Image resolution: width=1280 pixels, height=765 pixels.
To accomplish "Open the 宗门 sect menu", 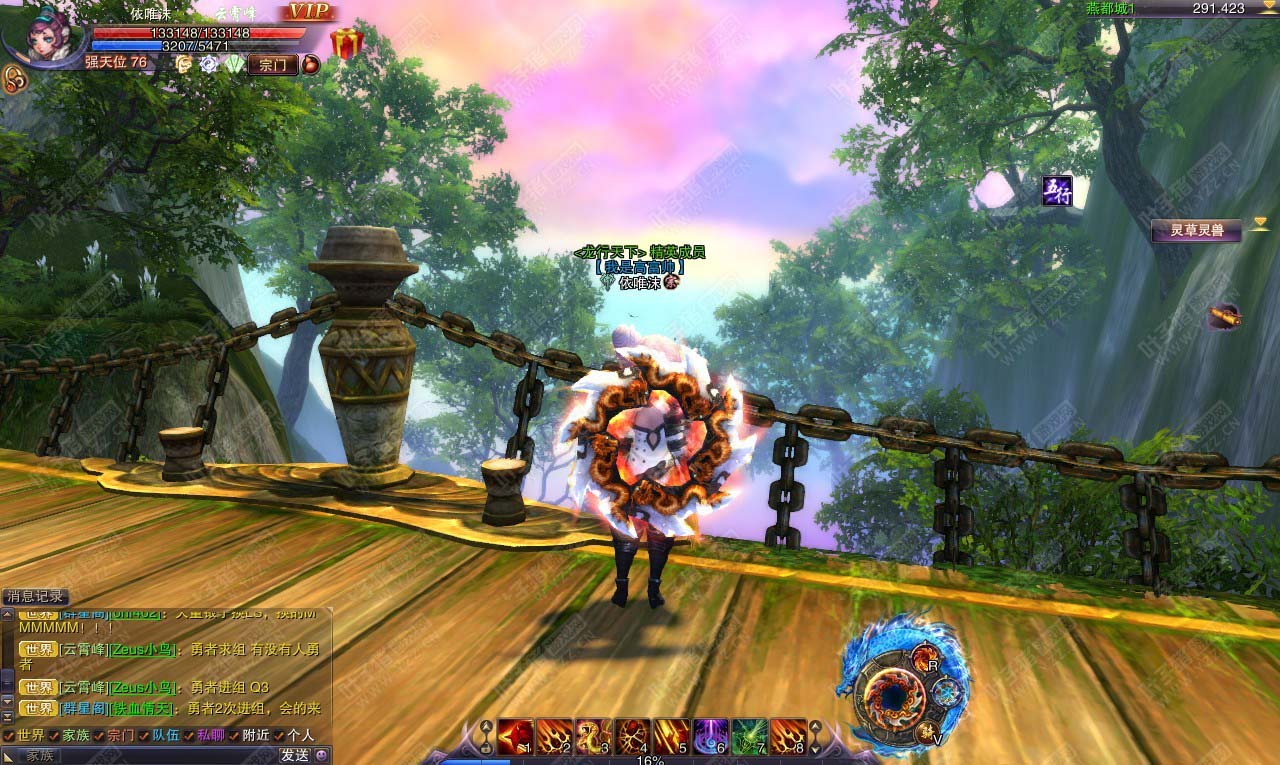I will 272,65.
